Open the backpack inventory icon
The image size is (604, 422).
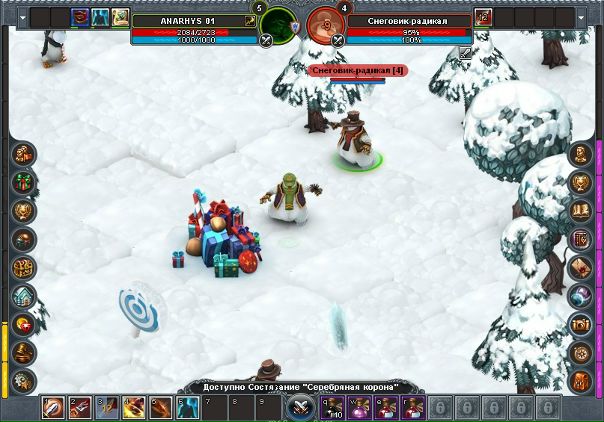(x=580, y=381)
